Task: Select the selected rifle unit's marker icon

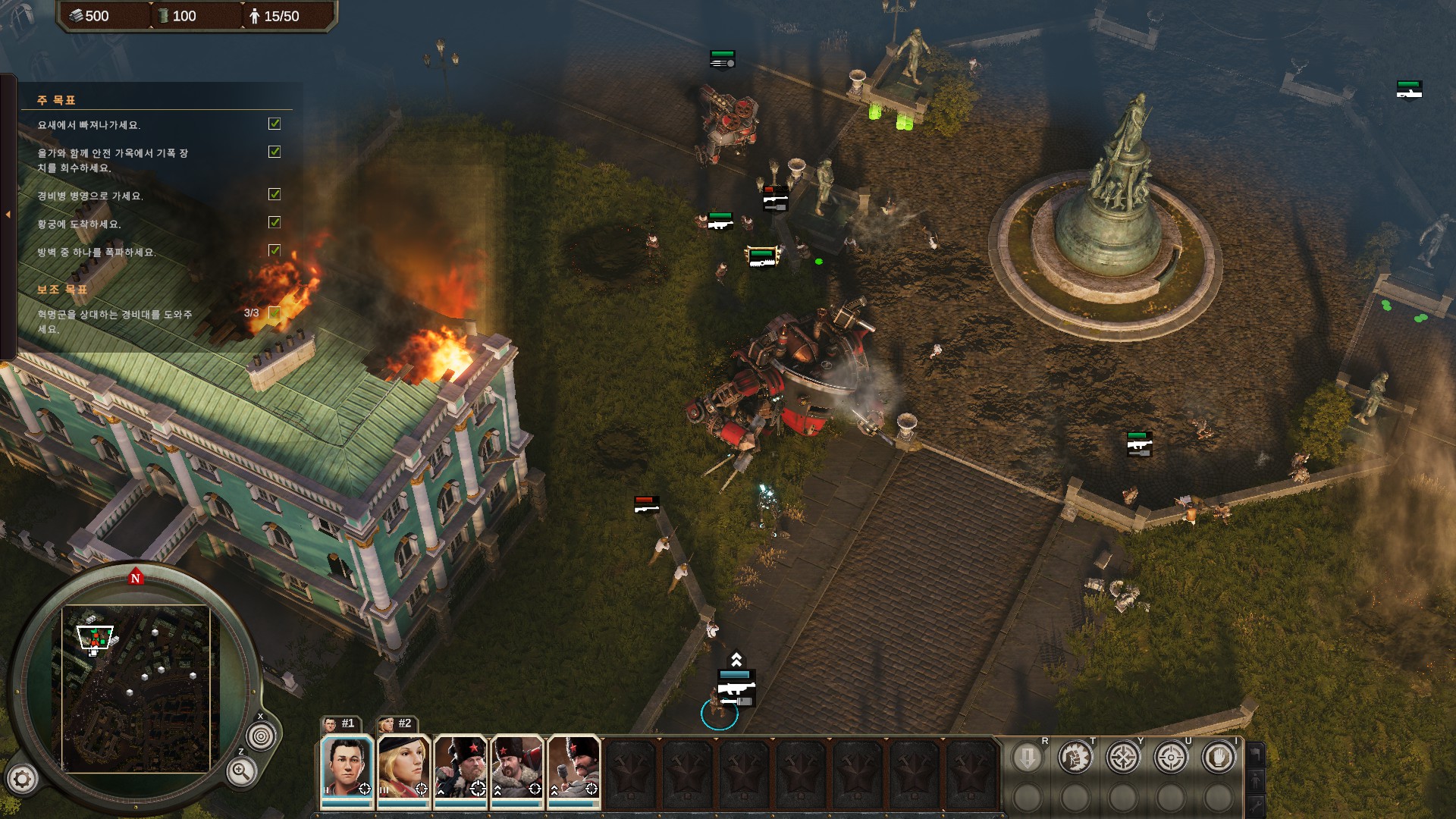Action: (x=736, y=688)
